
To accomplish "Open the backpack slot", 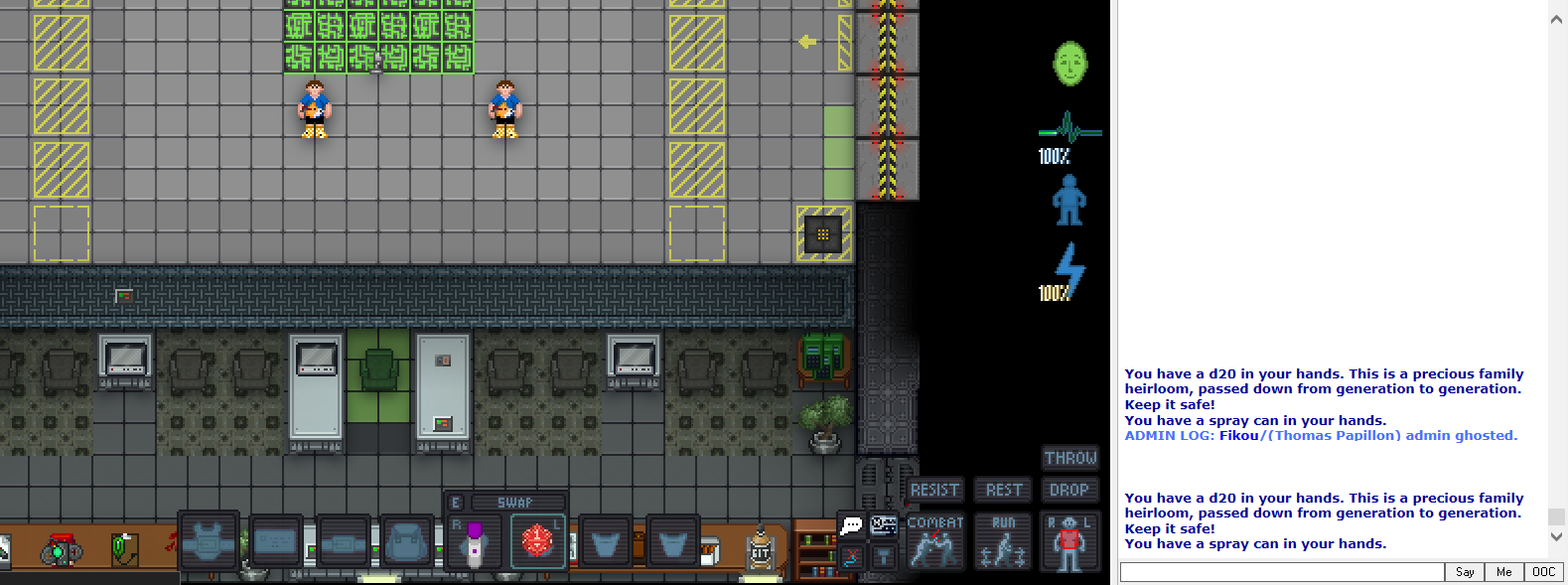I will click(x=407, y=542).
